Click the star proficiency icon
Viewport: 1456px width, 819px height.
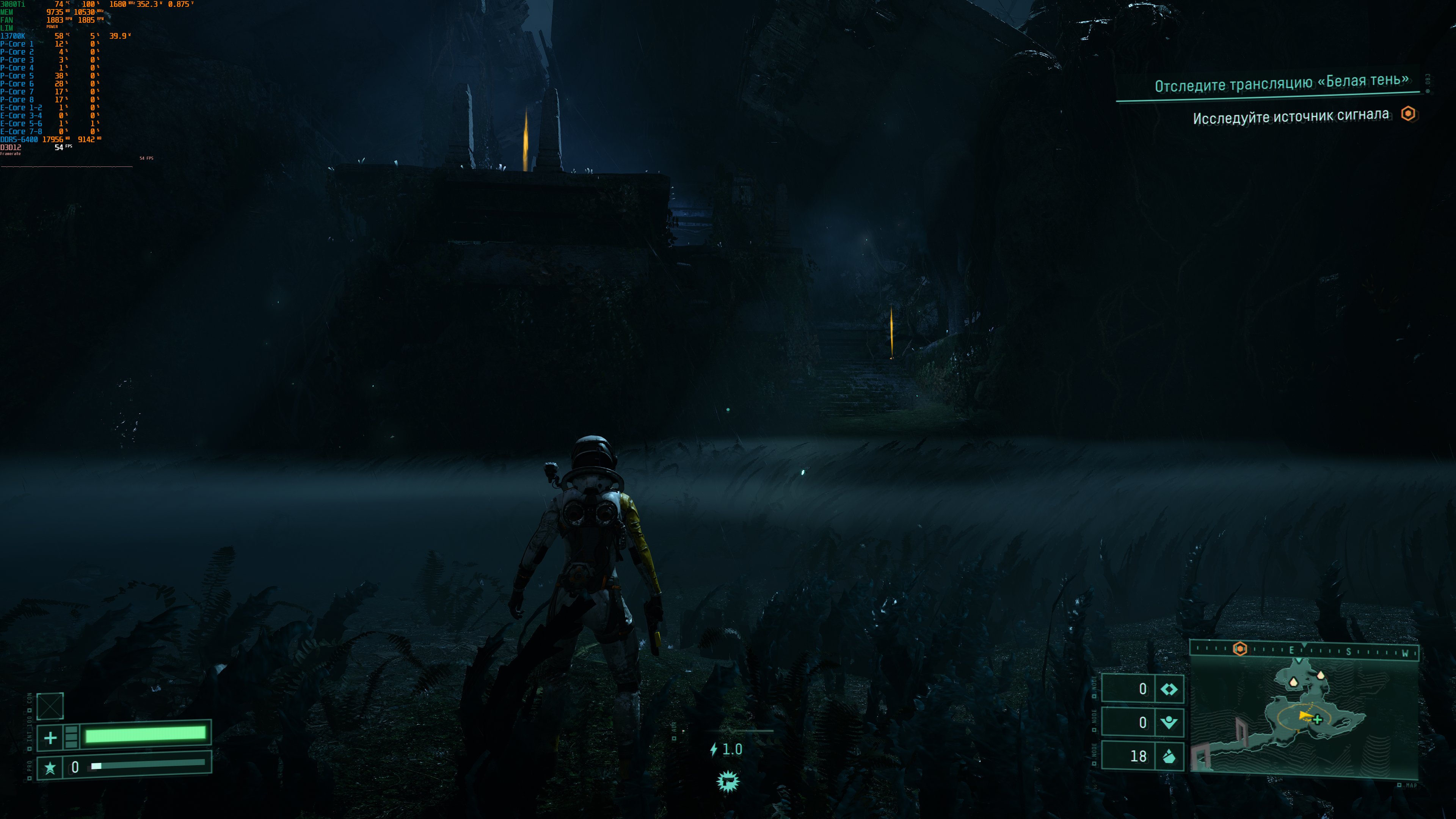pyautogui.click(x=50, y=767)
